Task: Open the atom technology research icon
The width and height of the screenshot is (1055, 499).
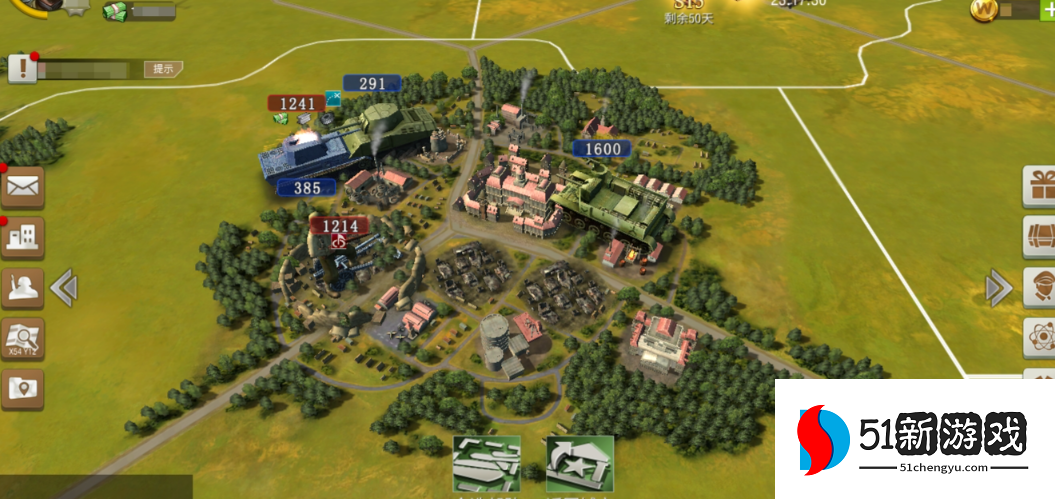Action: (x=1039, y=338)
